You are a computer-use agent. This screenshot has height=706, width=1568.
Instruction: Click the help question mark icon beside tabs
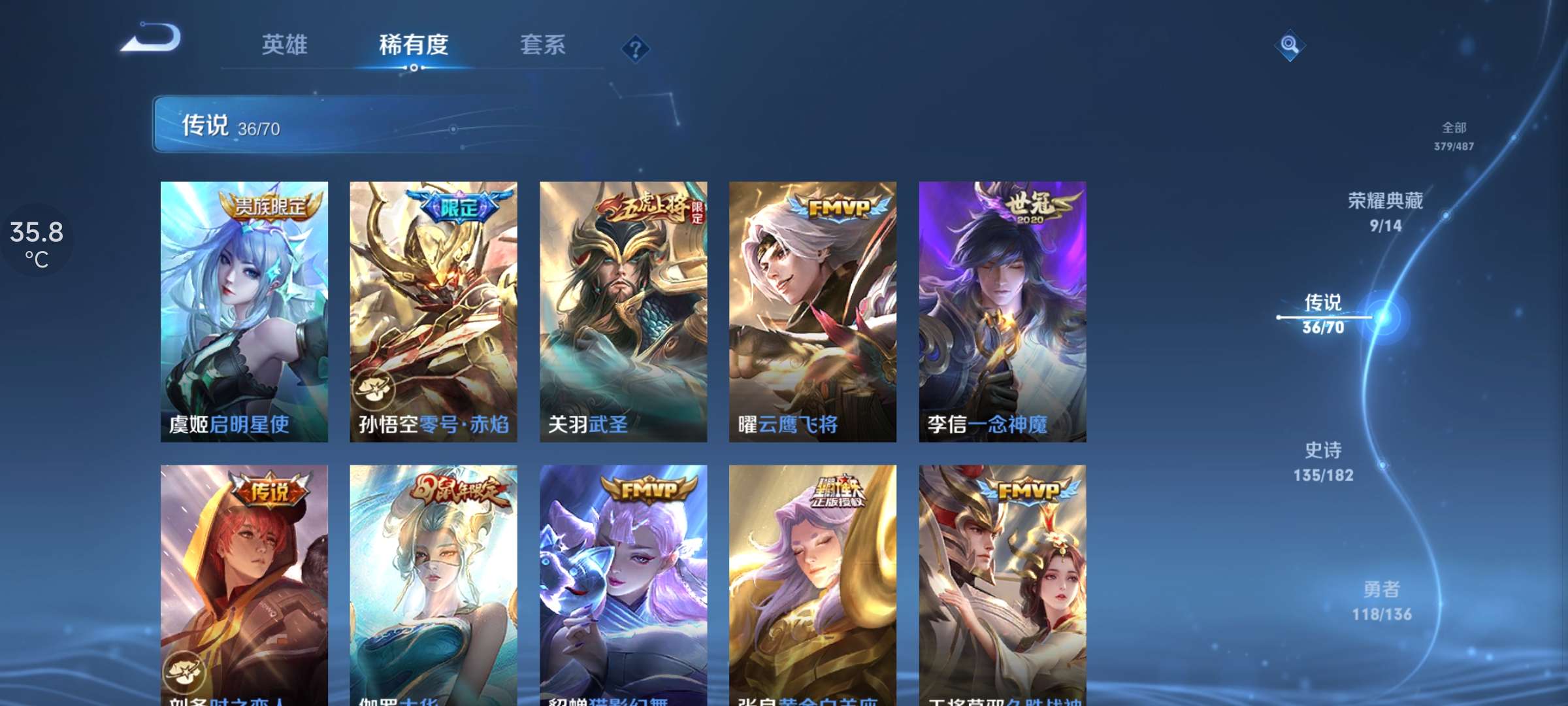coord(637,48)
